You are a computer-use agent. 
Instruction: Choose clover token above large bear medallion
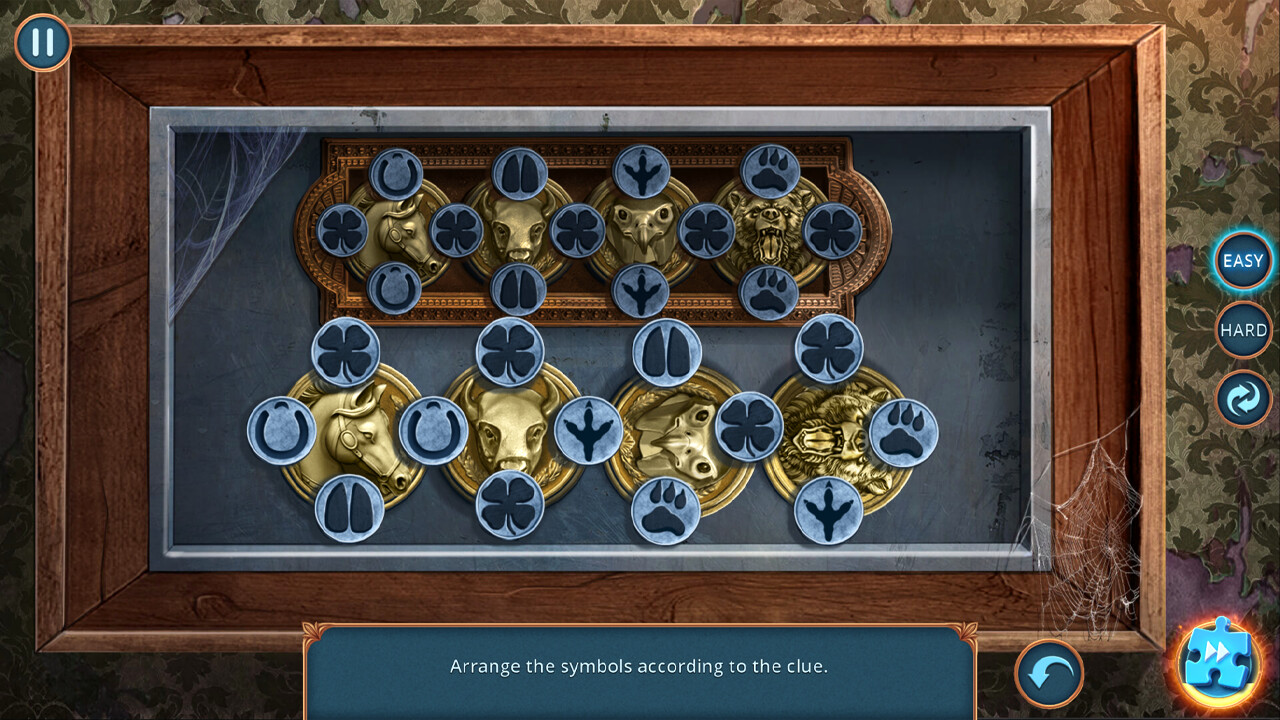point(829,349)
